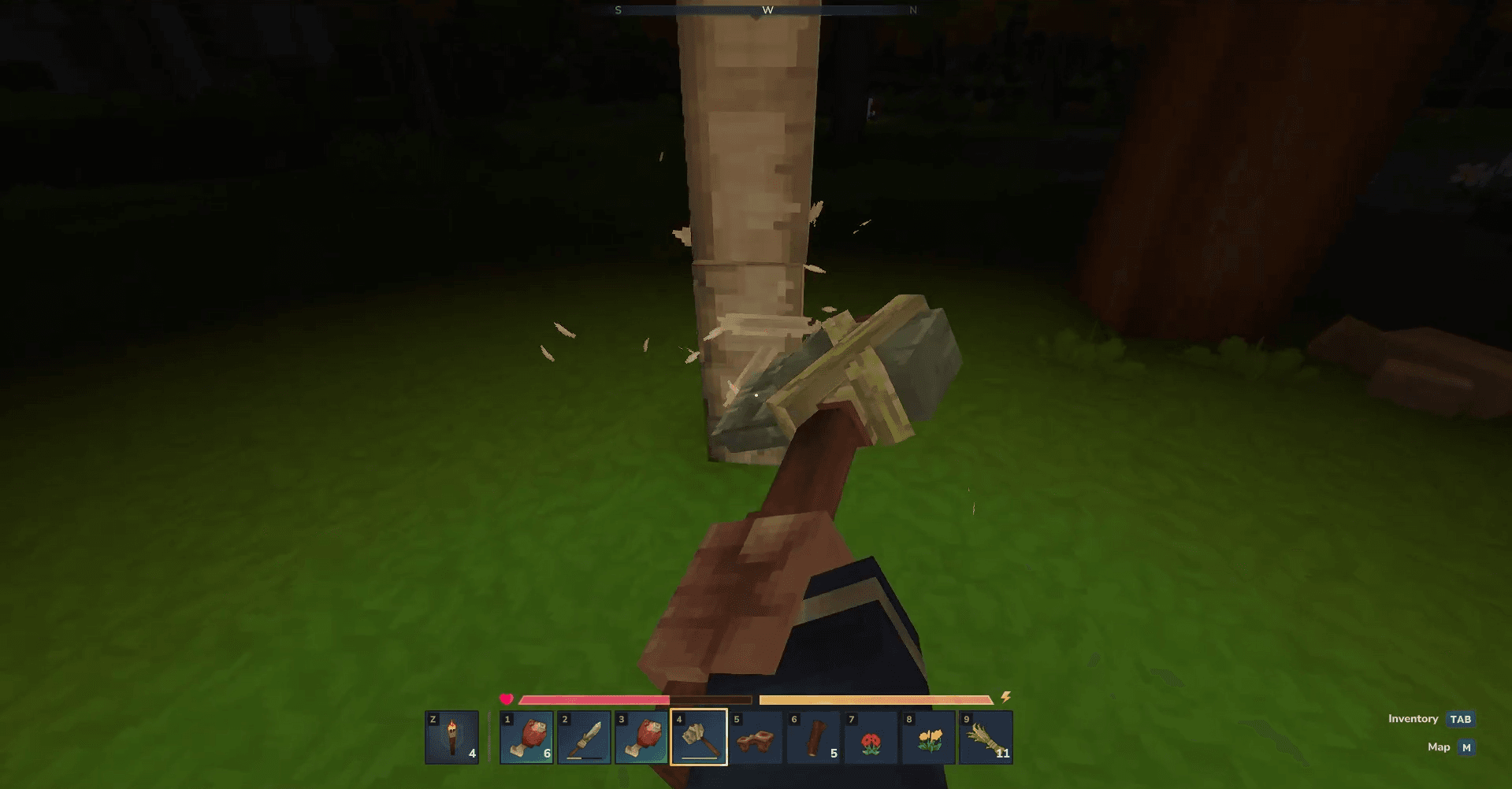Click the TAB keybind badge

[1462, 719]
